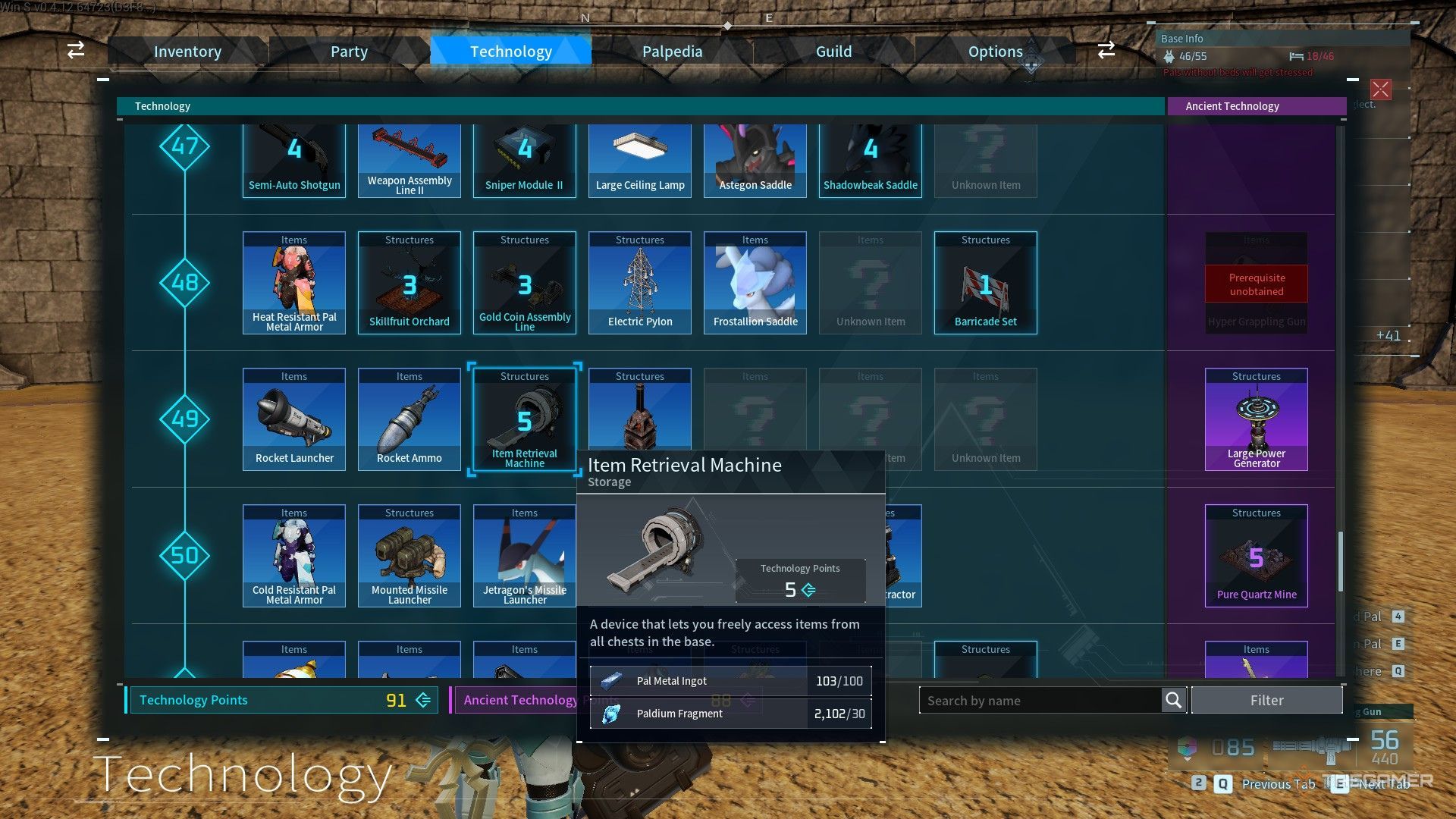Select the Sniper Module II technology
The width and height of the screenshot is (1456, 819).
point(524,158)
